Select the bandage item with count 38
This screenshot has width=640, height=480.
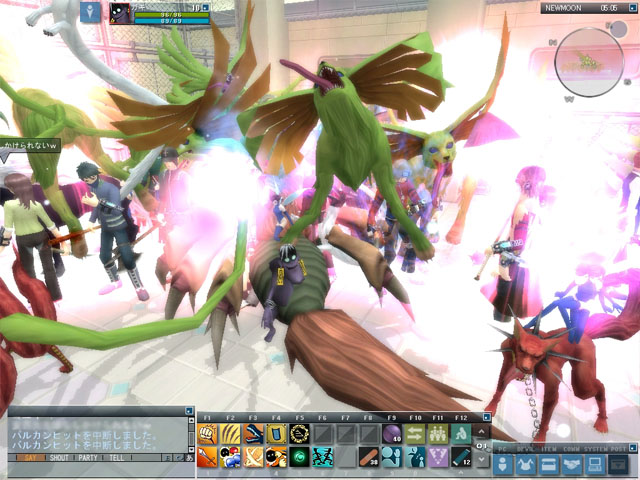(368, 457)
